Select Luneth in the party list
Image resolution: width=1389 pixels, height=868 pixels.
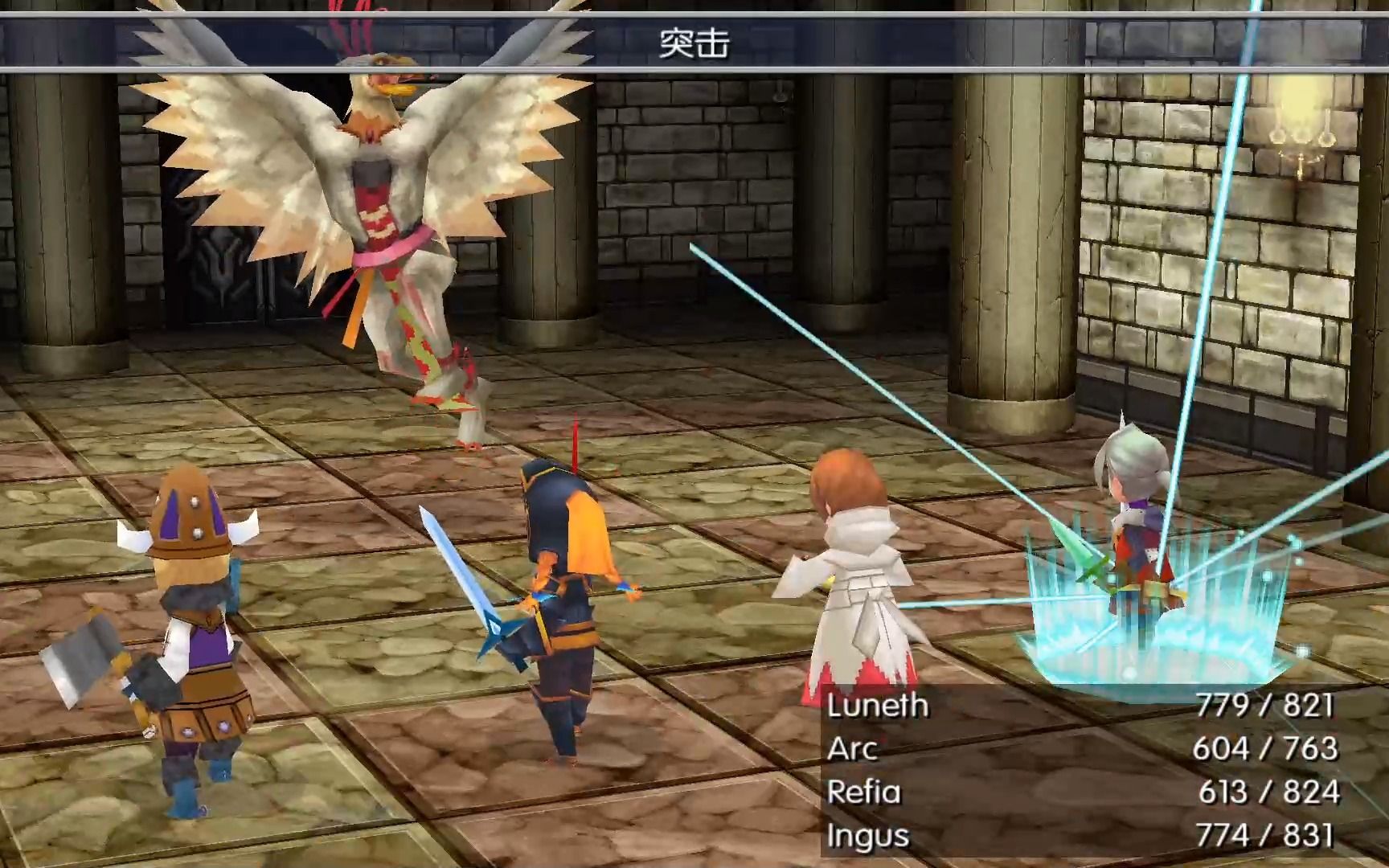[878, 706]
